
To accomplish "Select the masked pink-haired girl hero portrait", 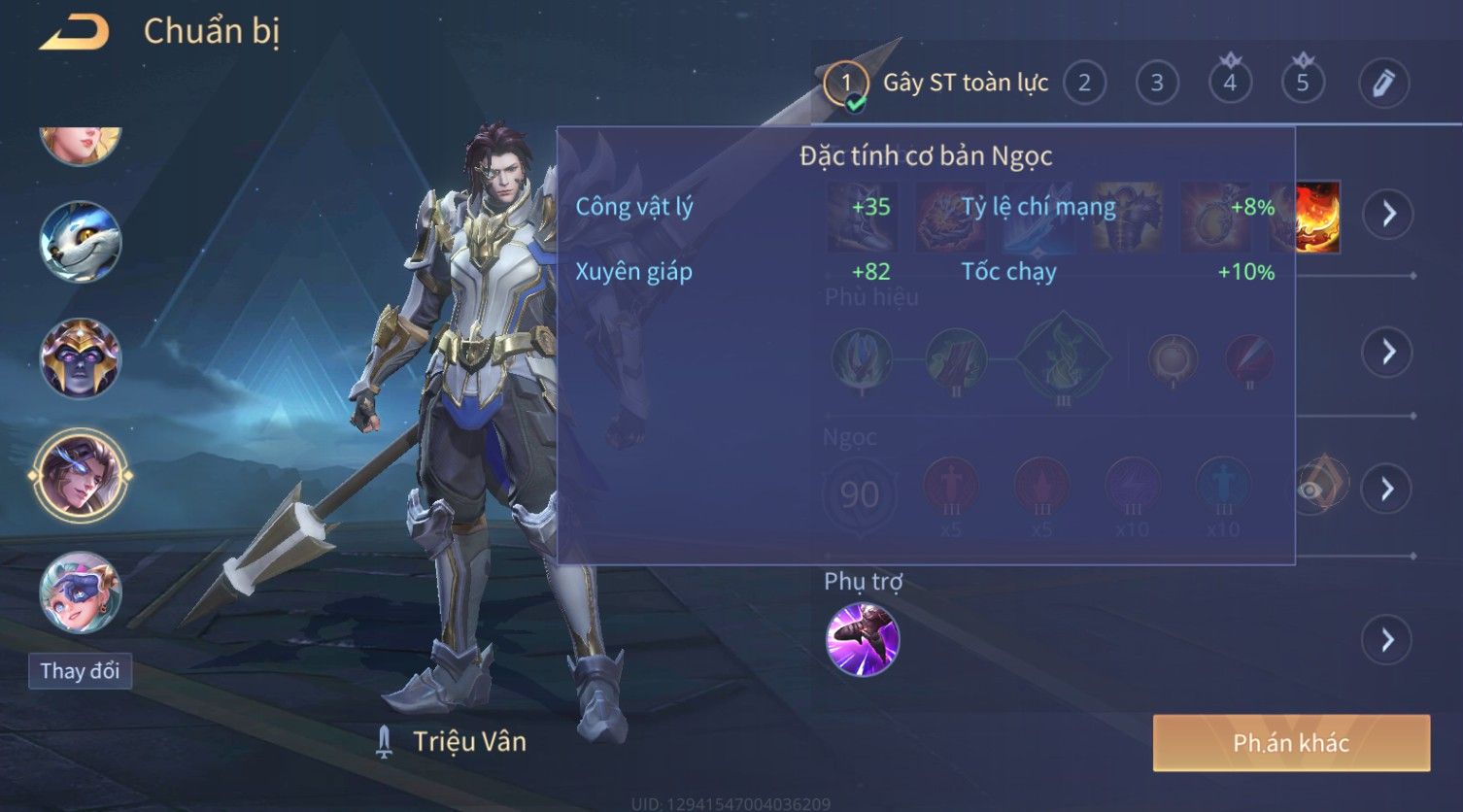I will coord(81,592).
